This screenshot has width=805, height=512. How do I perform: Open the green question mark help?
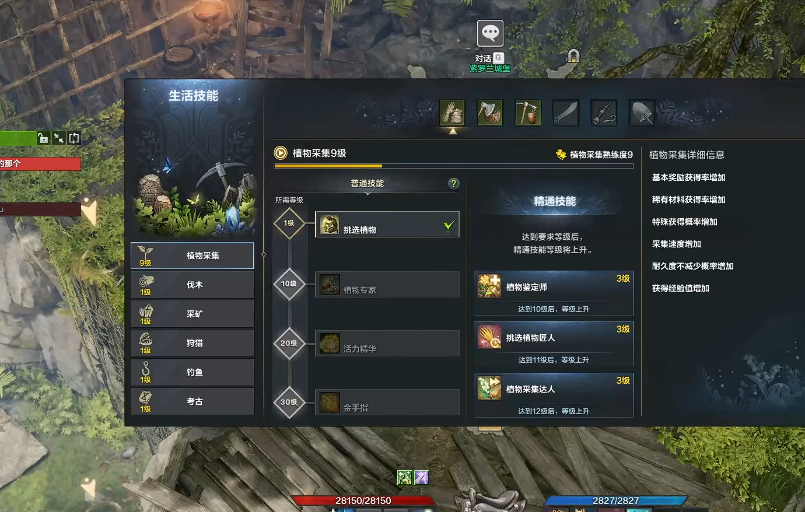454,184
